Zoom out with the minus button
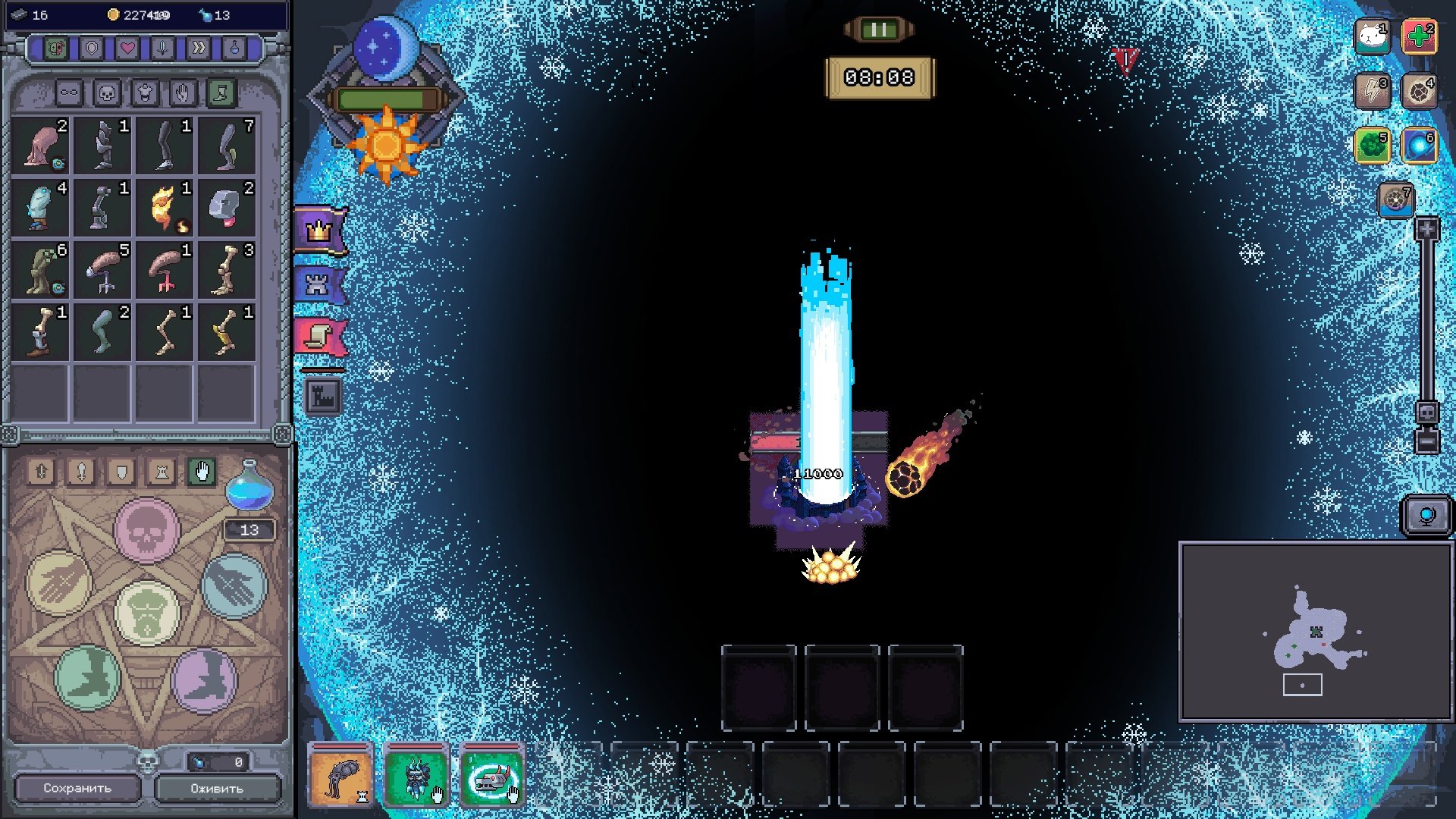 1426,441
